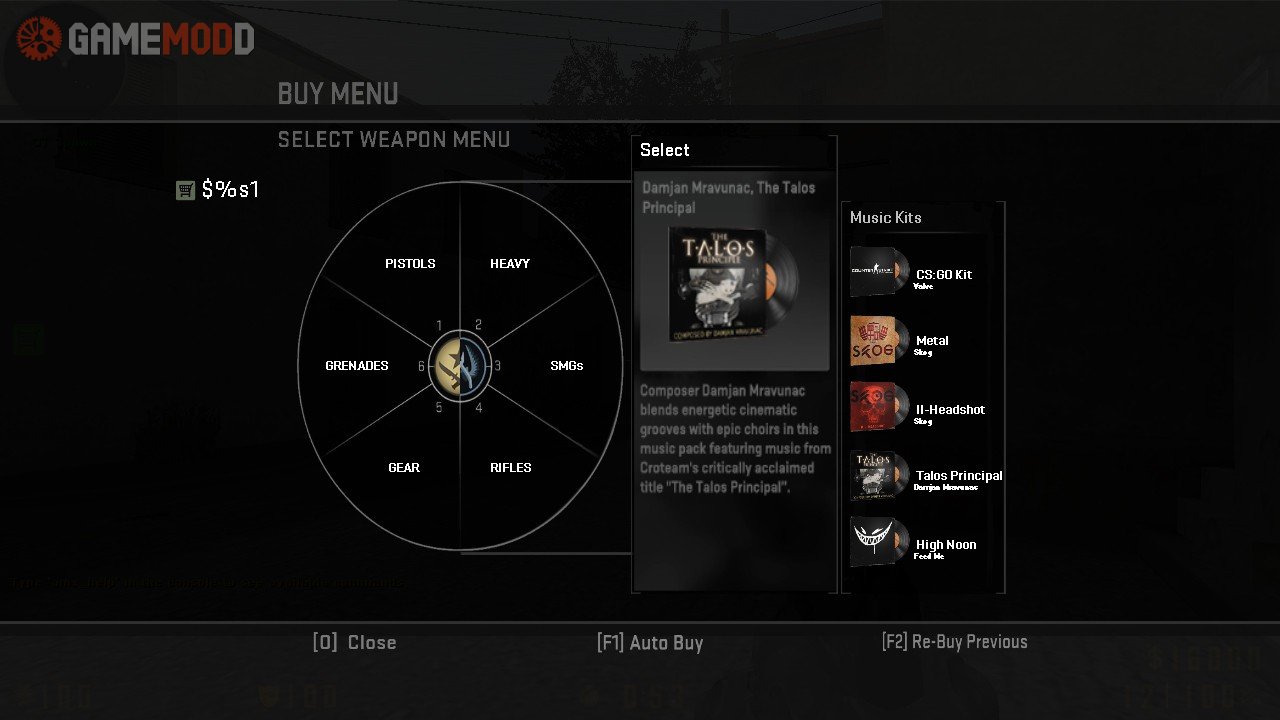Choose Re-Buy Previous
Image resolution: width=1280 pixels, height=720 pixels.
[954, 642]
